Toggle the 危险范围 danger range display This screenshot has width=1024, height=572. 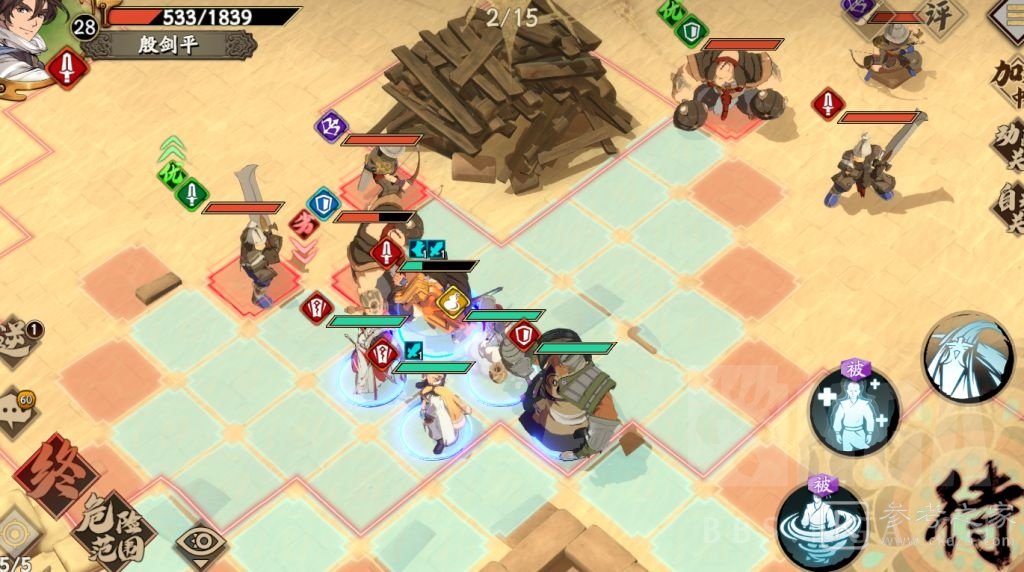point(113,527)
